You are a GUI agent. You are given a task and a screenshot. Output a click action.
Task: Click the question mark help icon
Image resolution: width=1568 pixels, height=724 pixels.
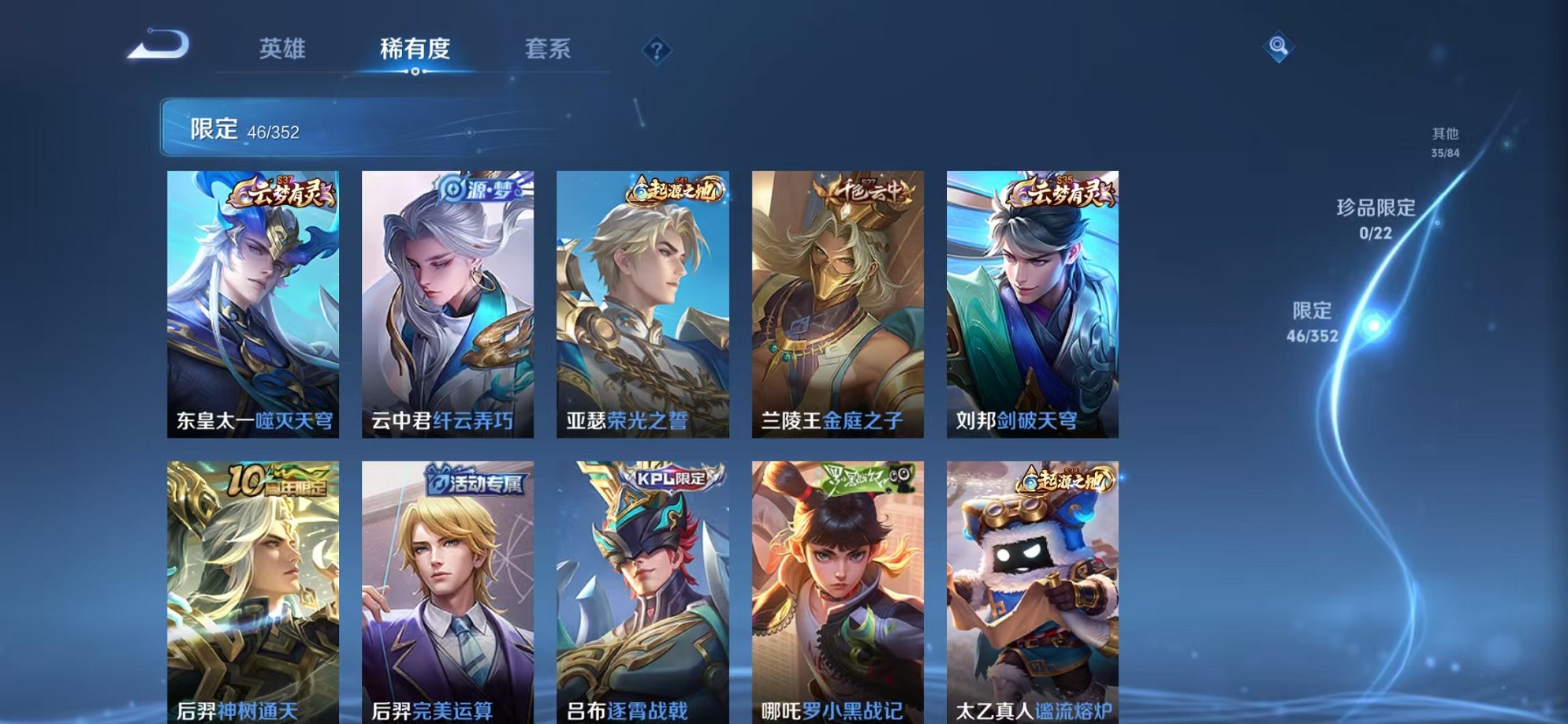coord(656,49)
